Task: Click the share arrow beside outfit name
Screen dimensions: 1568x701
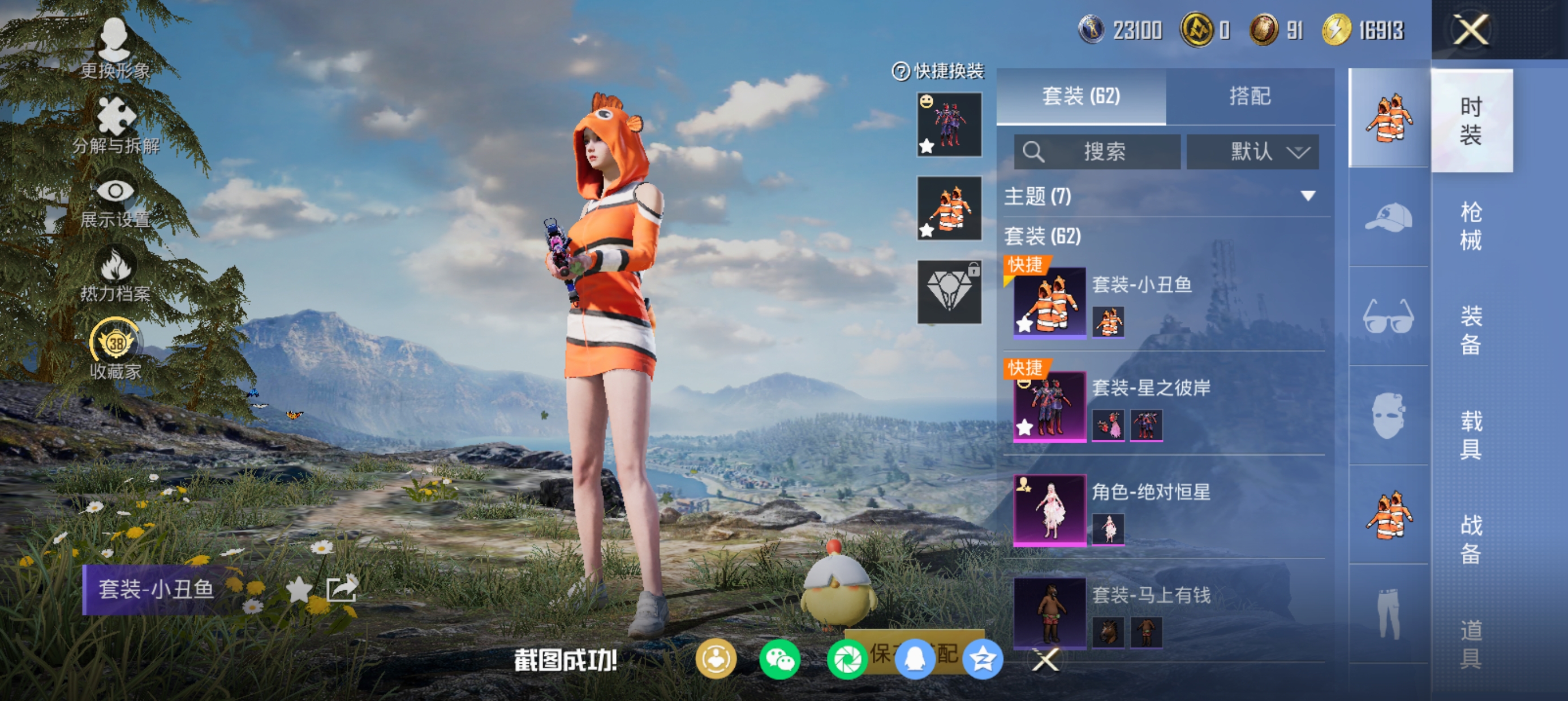Action: pyautogui.click(x=342, y=589)
